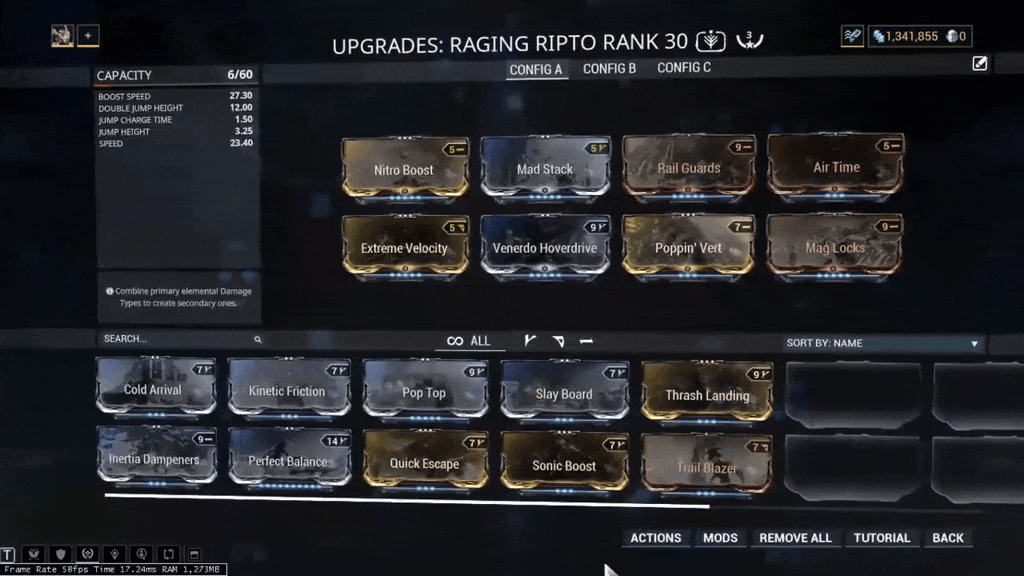Viewport: 1024px width, 576px height.
Task: Pick the Sonic Boost mod card
Action: coord(564,464)
